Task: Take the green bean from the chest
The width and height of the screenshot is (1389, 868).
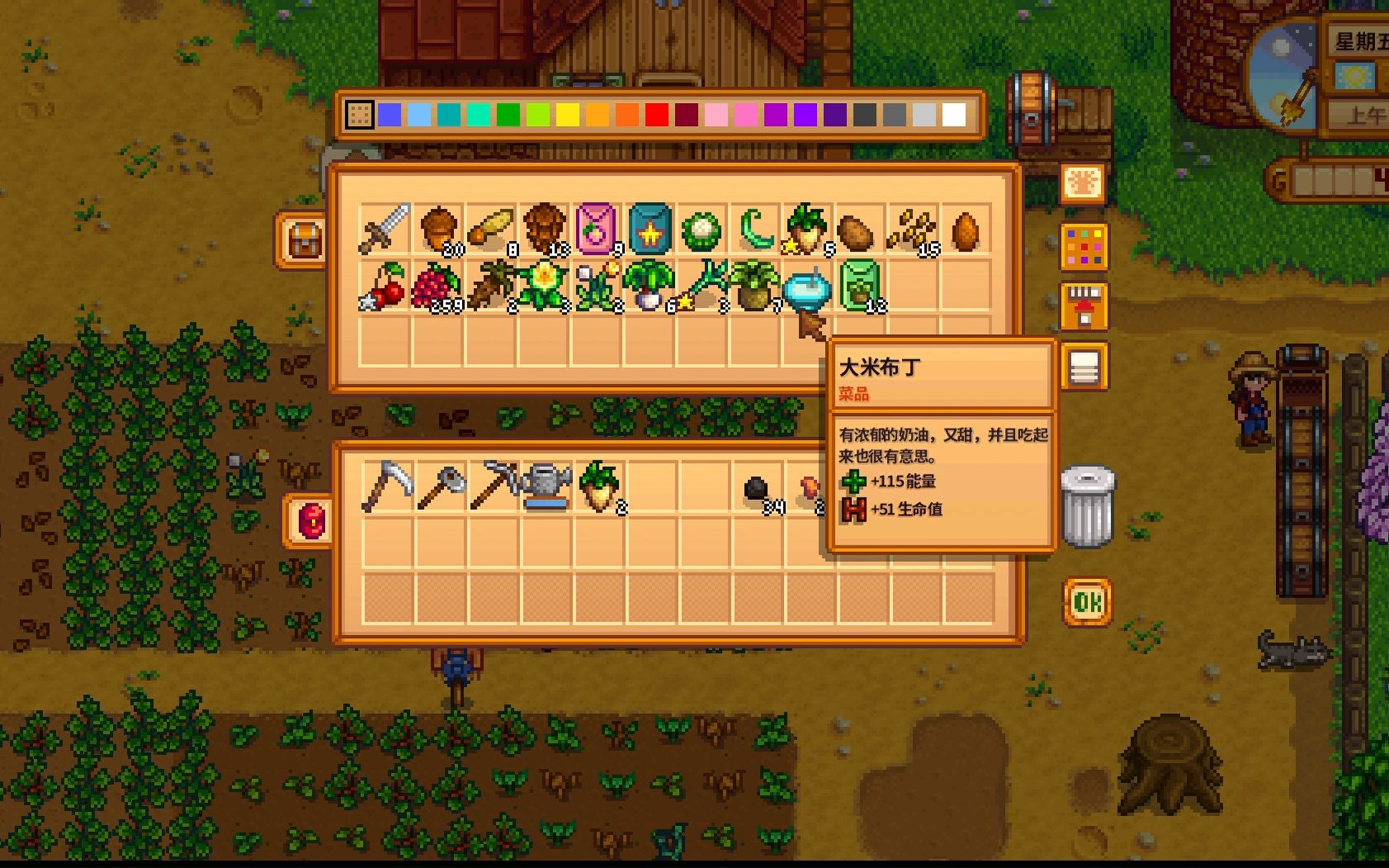Action: pyautogui.click(x=754, y=229)
